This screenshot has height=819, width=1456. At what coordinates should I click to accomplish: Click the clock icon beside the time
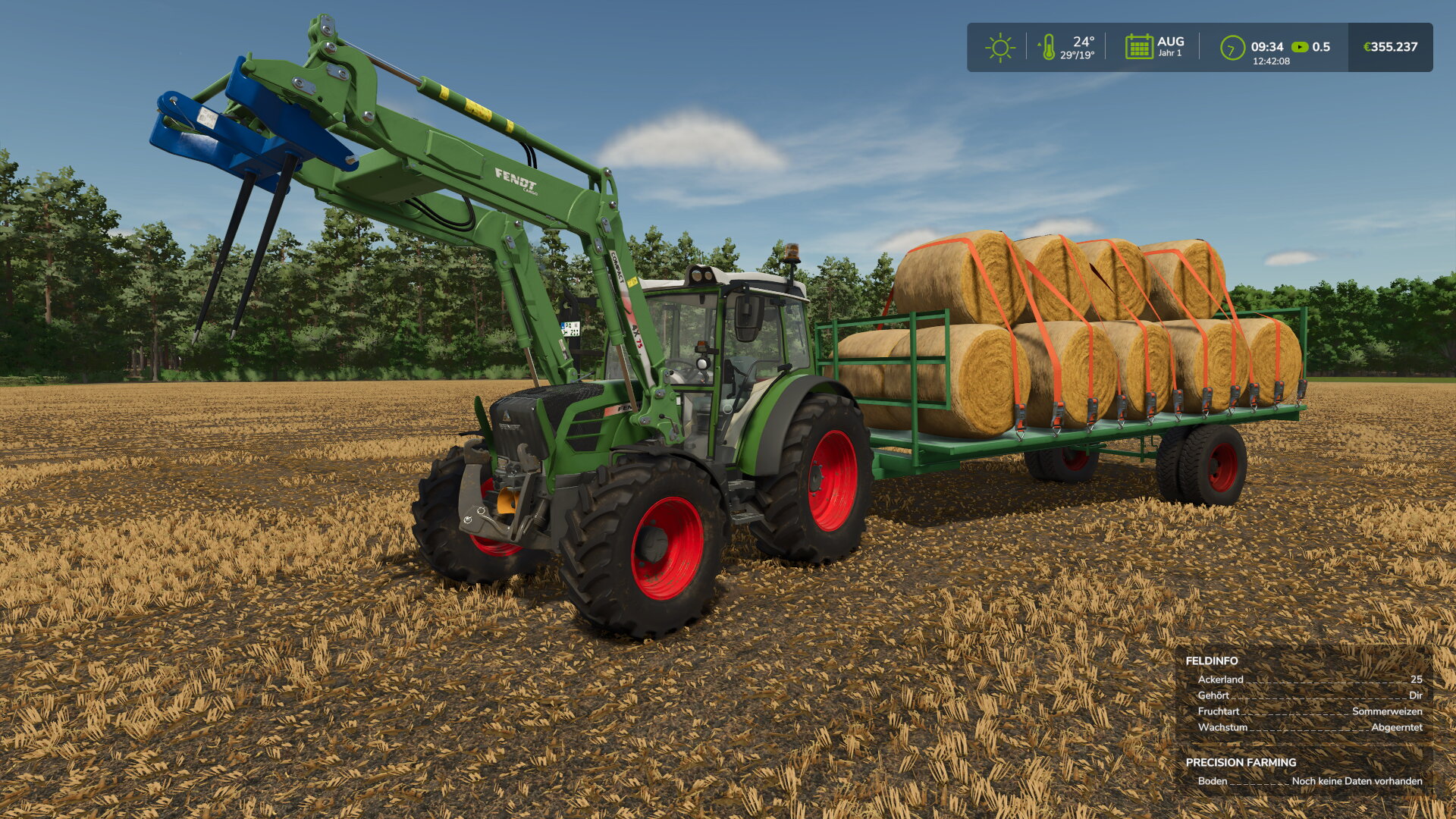tap(1232, 48)
